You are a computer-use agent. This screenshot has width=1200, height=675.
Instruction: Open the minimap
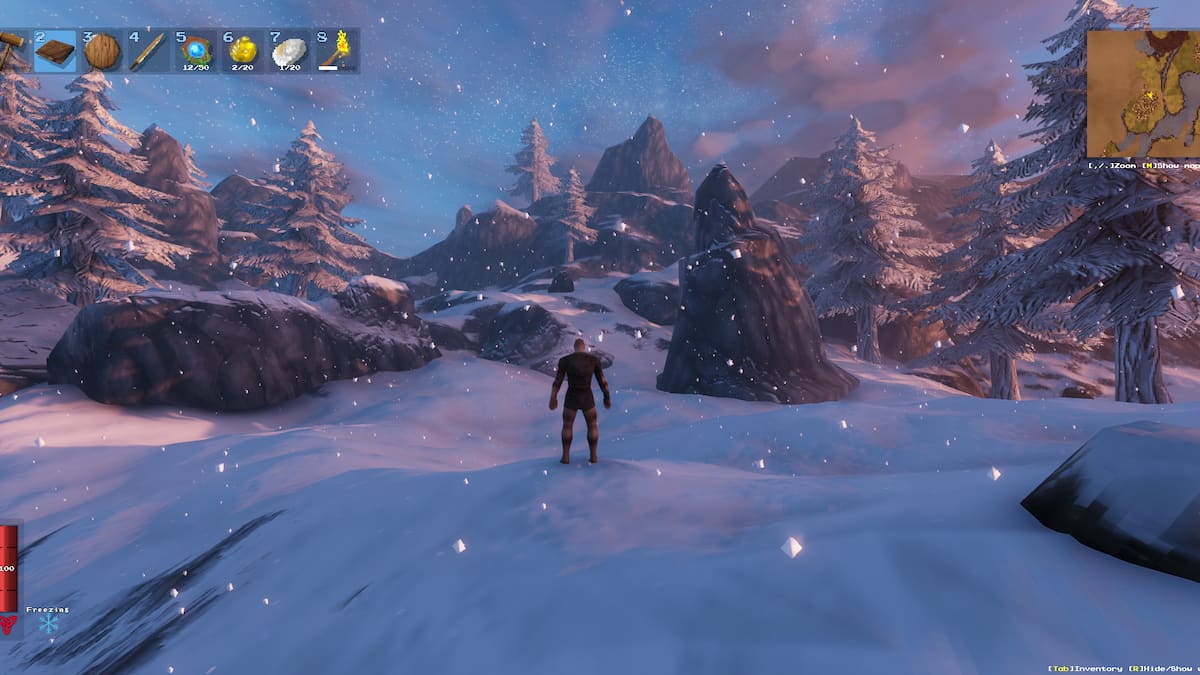[1143, 93]
